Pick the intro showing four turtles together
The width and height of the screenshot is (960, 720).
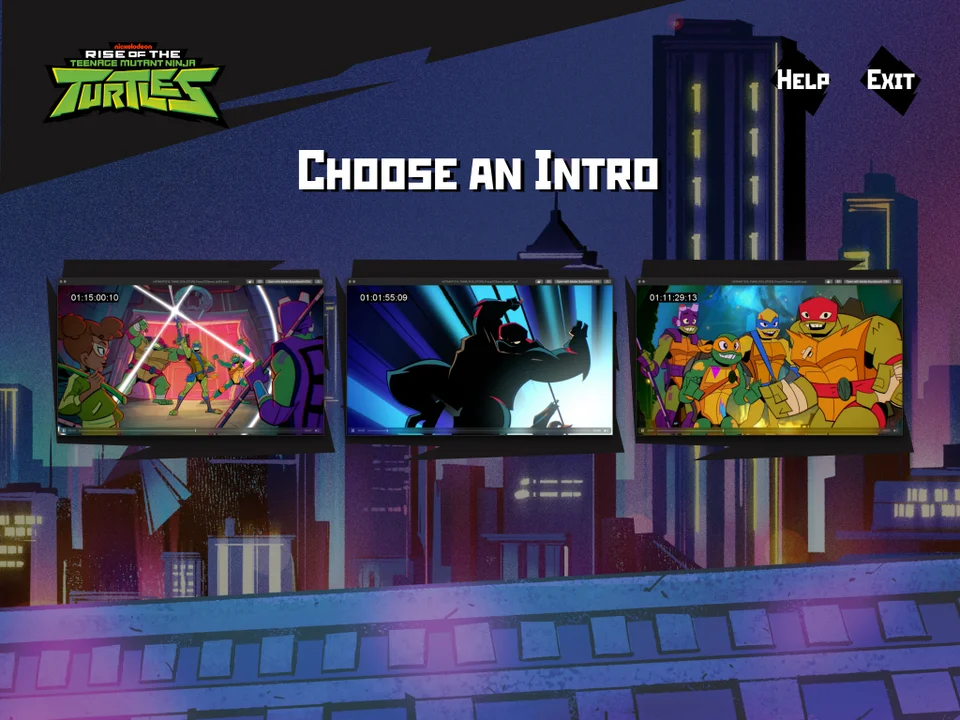[769, 358]
